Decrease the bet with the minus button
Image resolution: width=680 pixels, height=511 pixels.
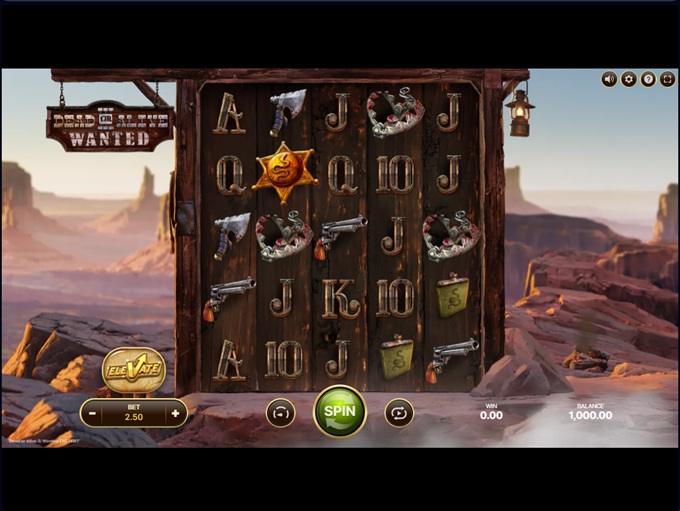92,413
